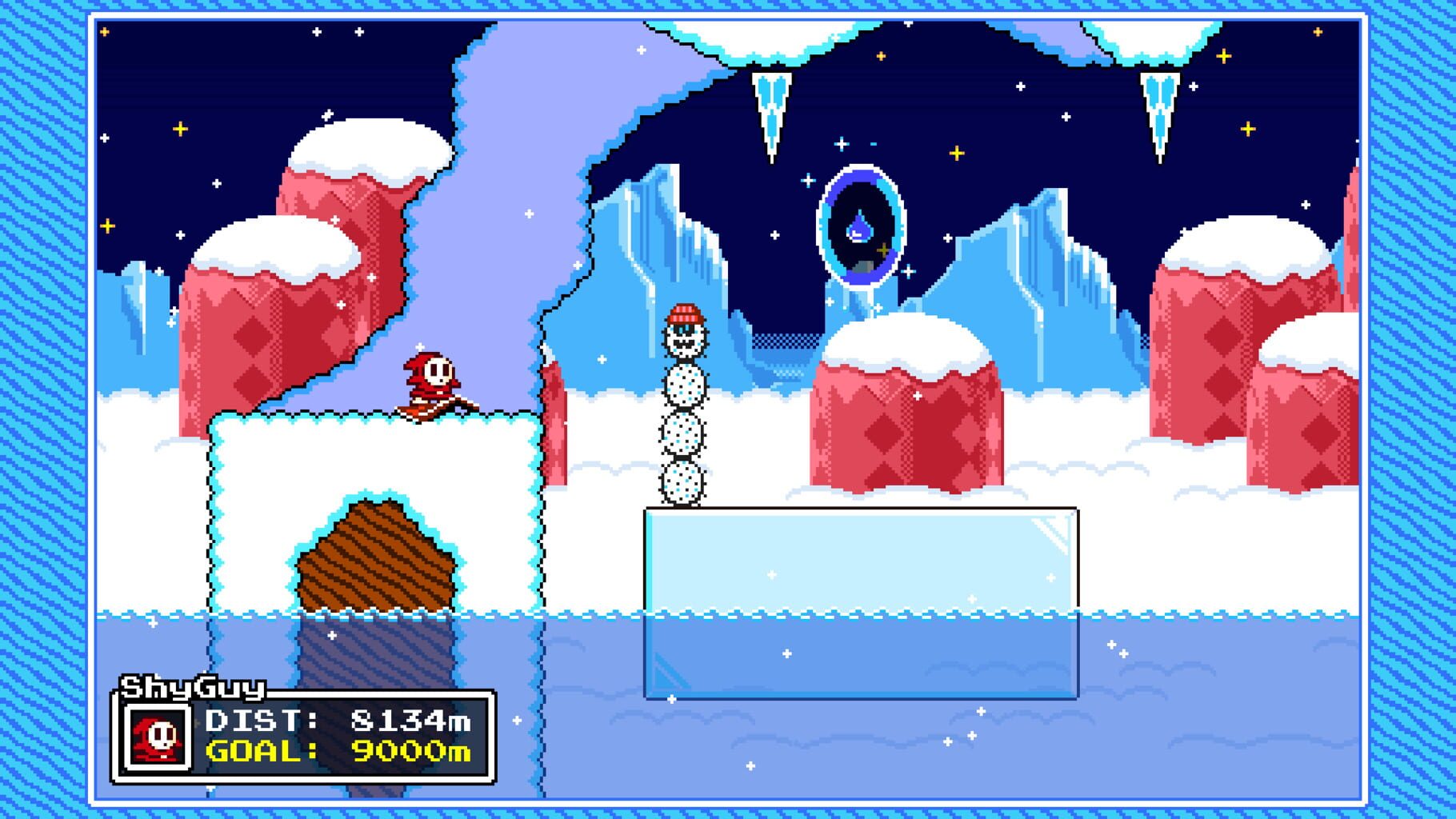This screenshot has width=1456, height=819.
Task: Select the snowman's bottom snowball
Action: tap(682, 484)
